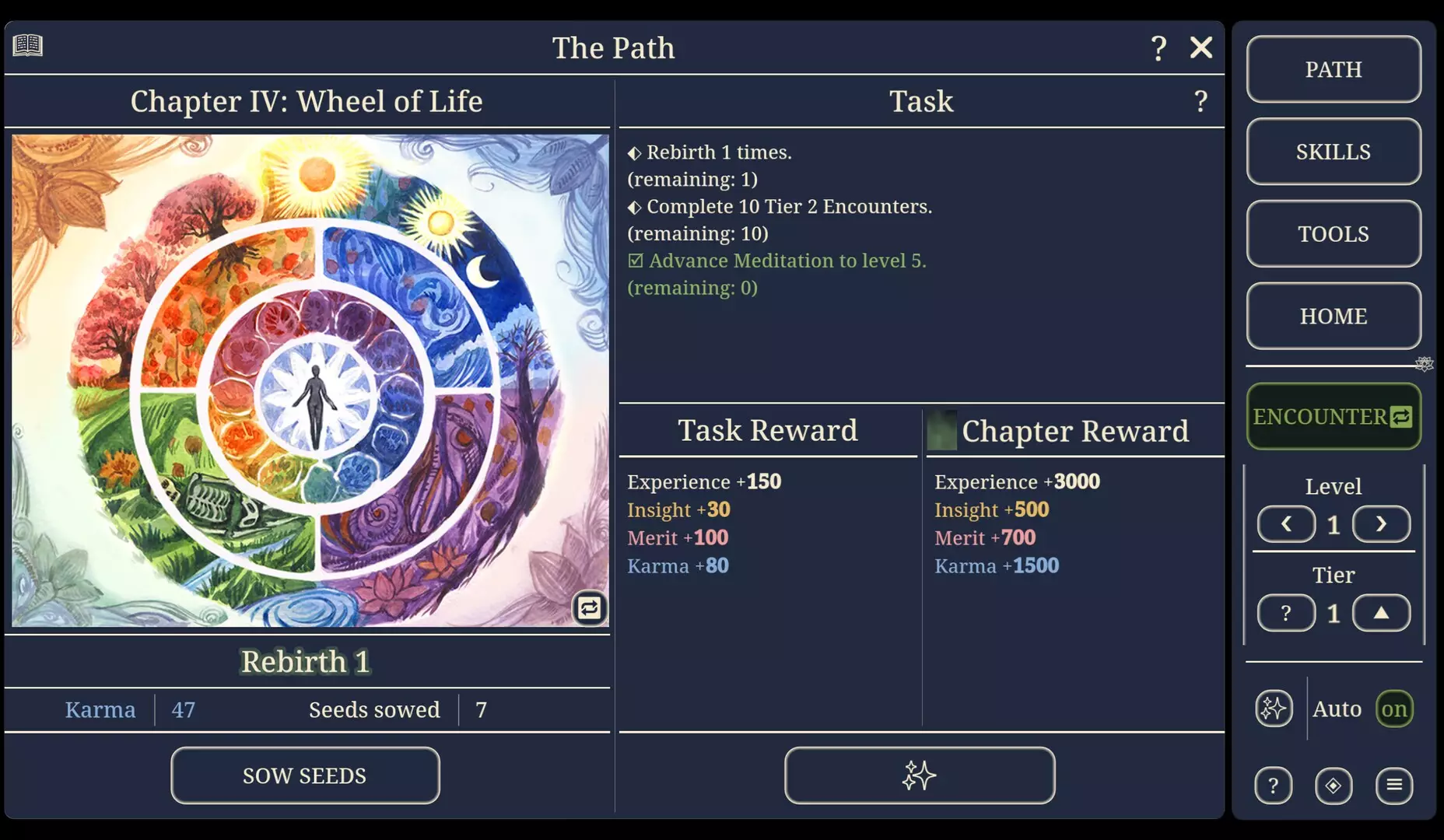Open the TOOLS panel
The width and height of the screenshot is (1444, 840).
click(1334, 233)
